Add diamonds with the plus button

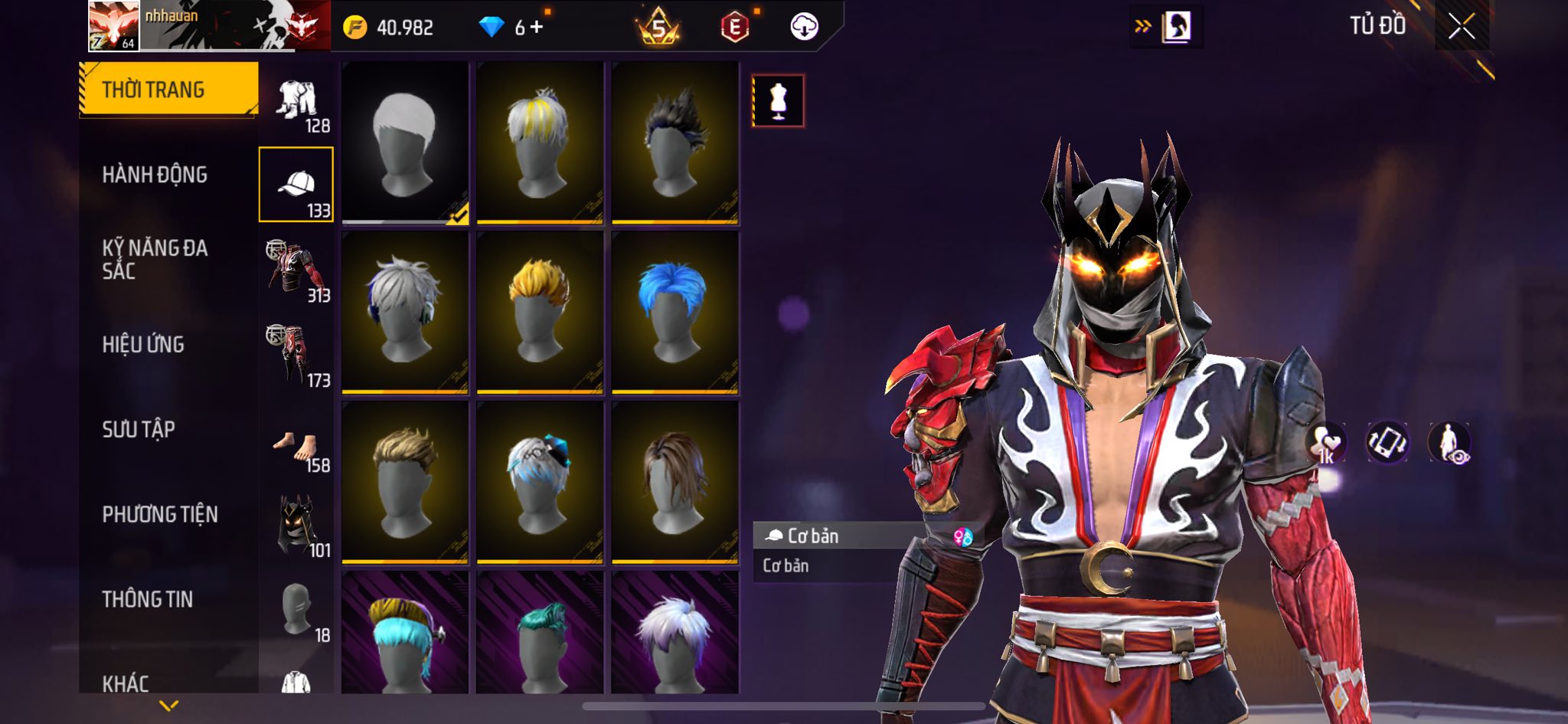click(x=536, y=28)
